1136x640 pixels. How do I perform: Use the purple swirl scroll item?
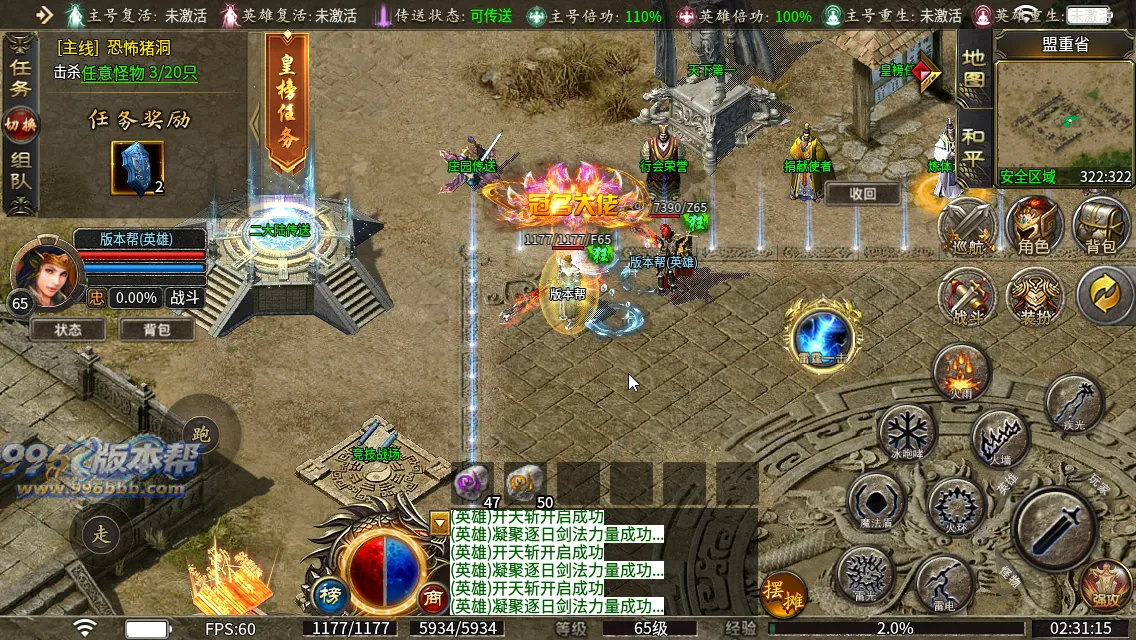471,483
